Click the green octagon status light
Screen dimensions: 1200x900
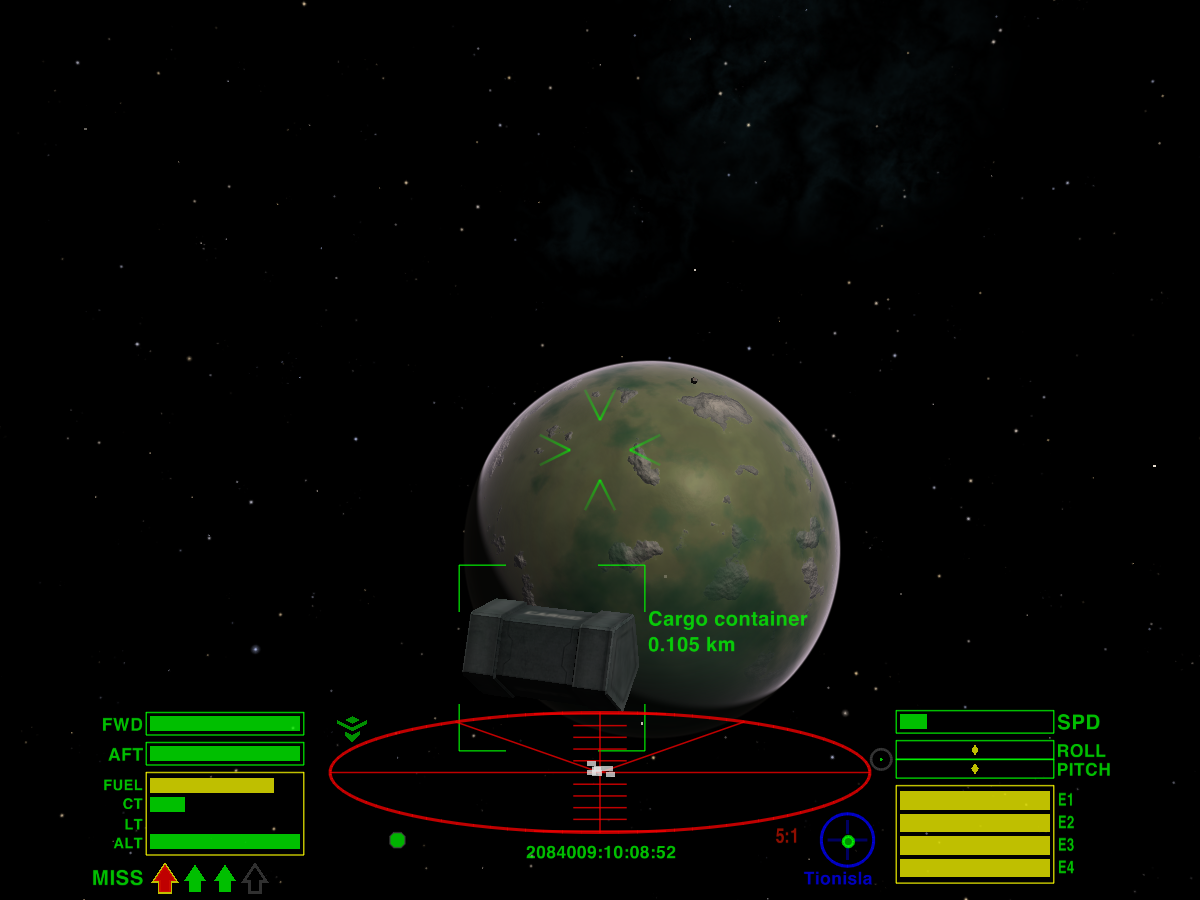click(x=397, y=840)
